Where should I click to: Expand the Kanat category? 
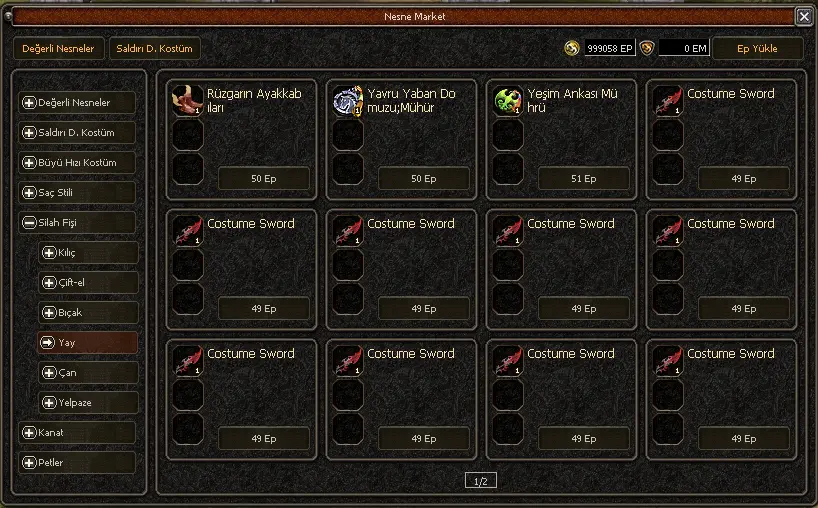[x=77, y=433]
